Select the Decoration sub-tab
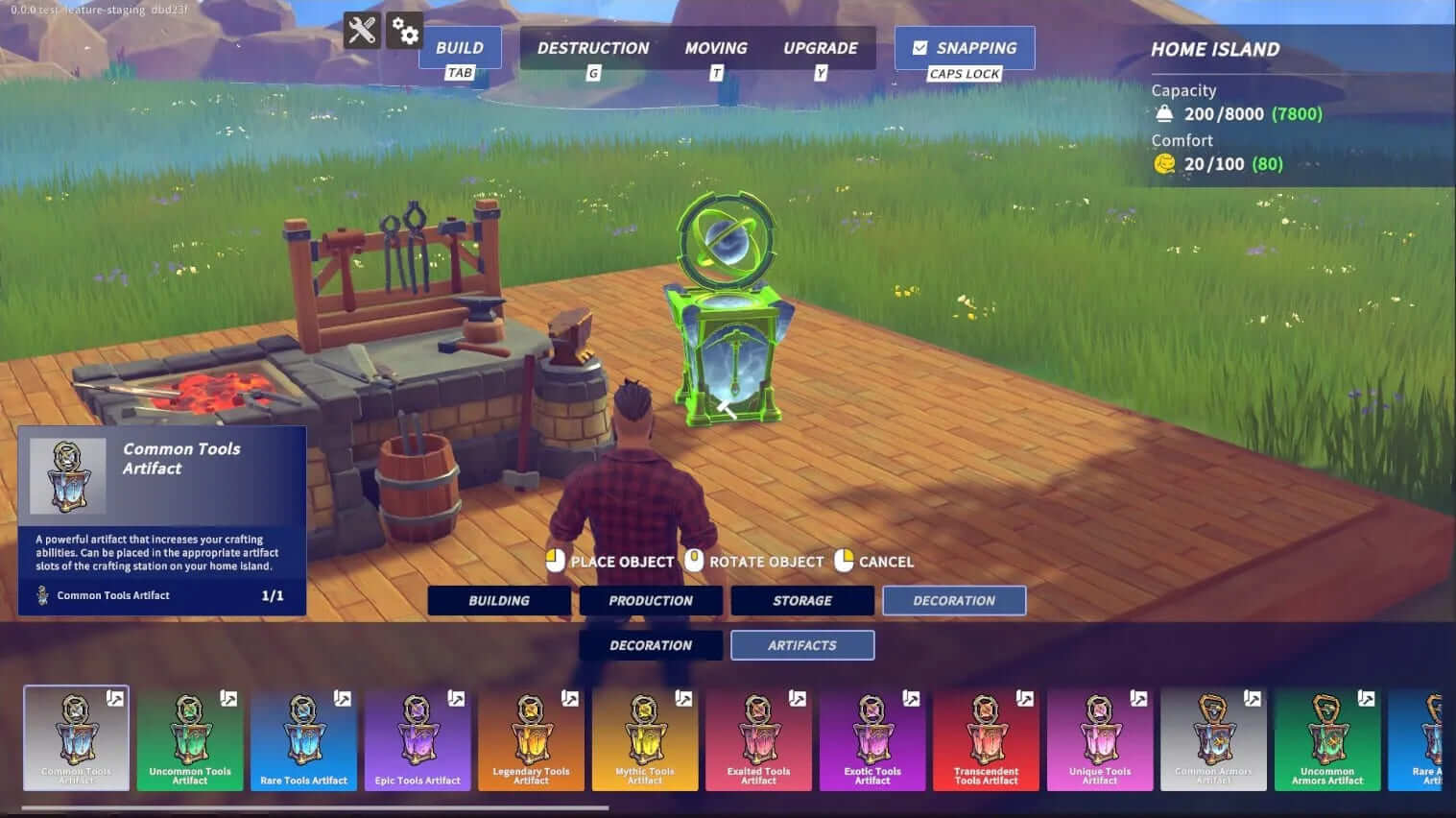 coord(651,645)
